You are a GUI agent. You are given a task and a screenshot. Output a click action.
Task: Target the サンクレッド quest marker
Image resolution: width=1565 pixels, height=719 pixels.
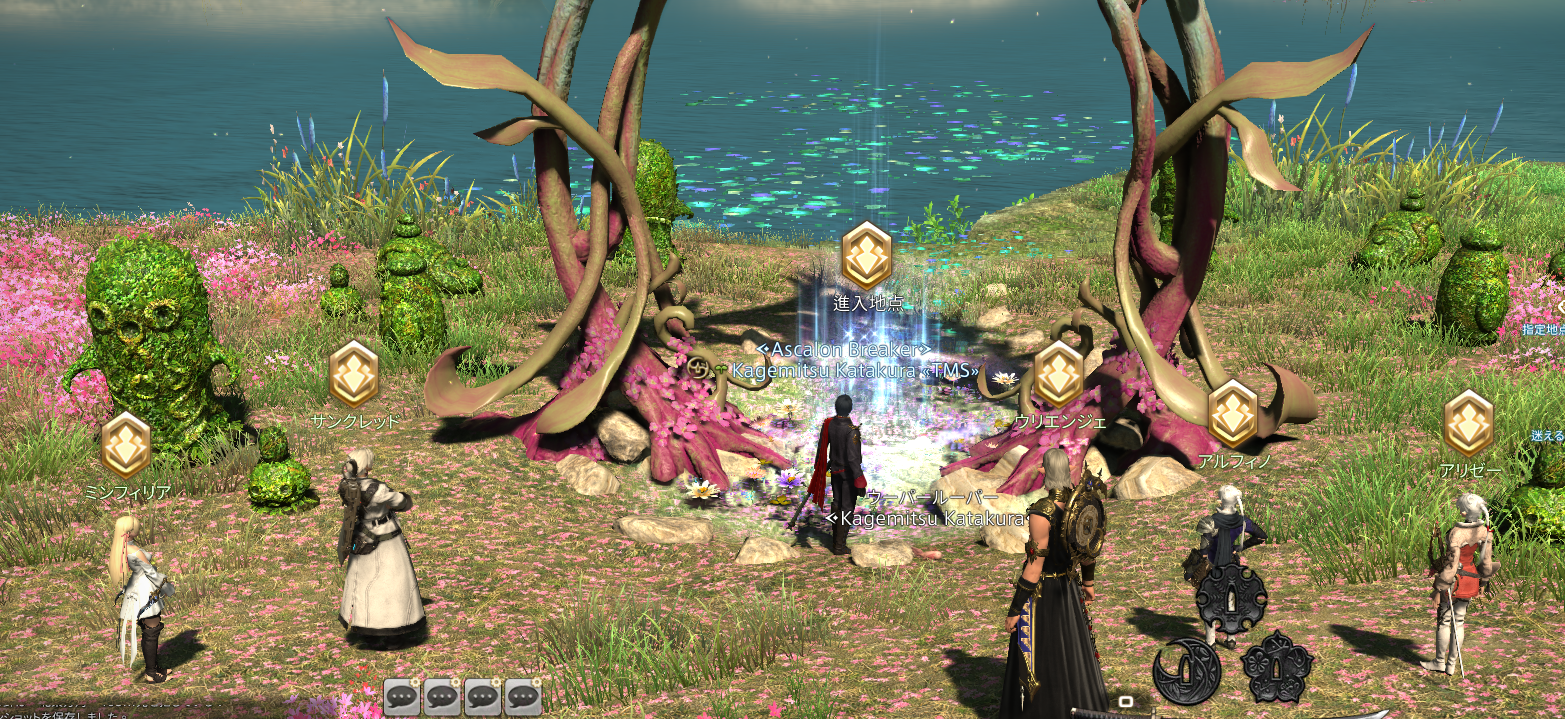tap(354, 374)
